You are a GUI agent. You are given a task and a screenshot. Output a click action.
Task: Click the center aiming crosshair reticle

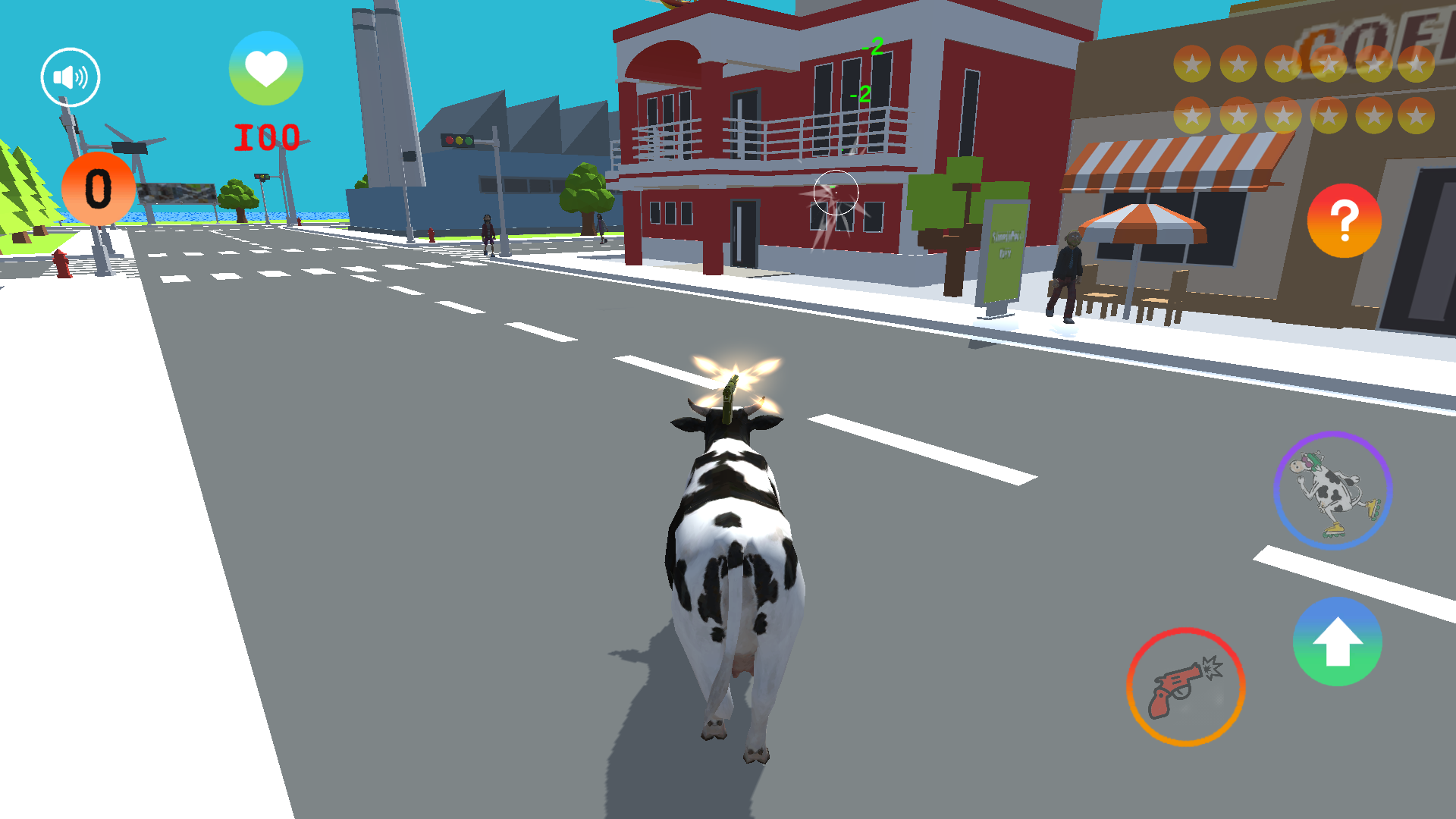pos(837,193)
